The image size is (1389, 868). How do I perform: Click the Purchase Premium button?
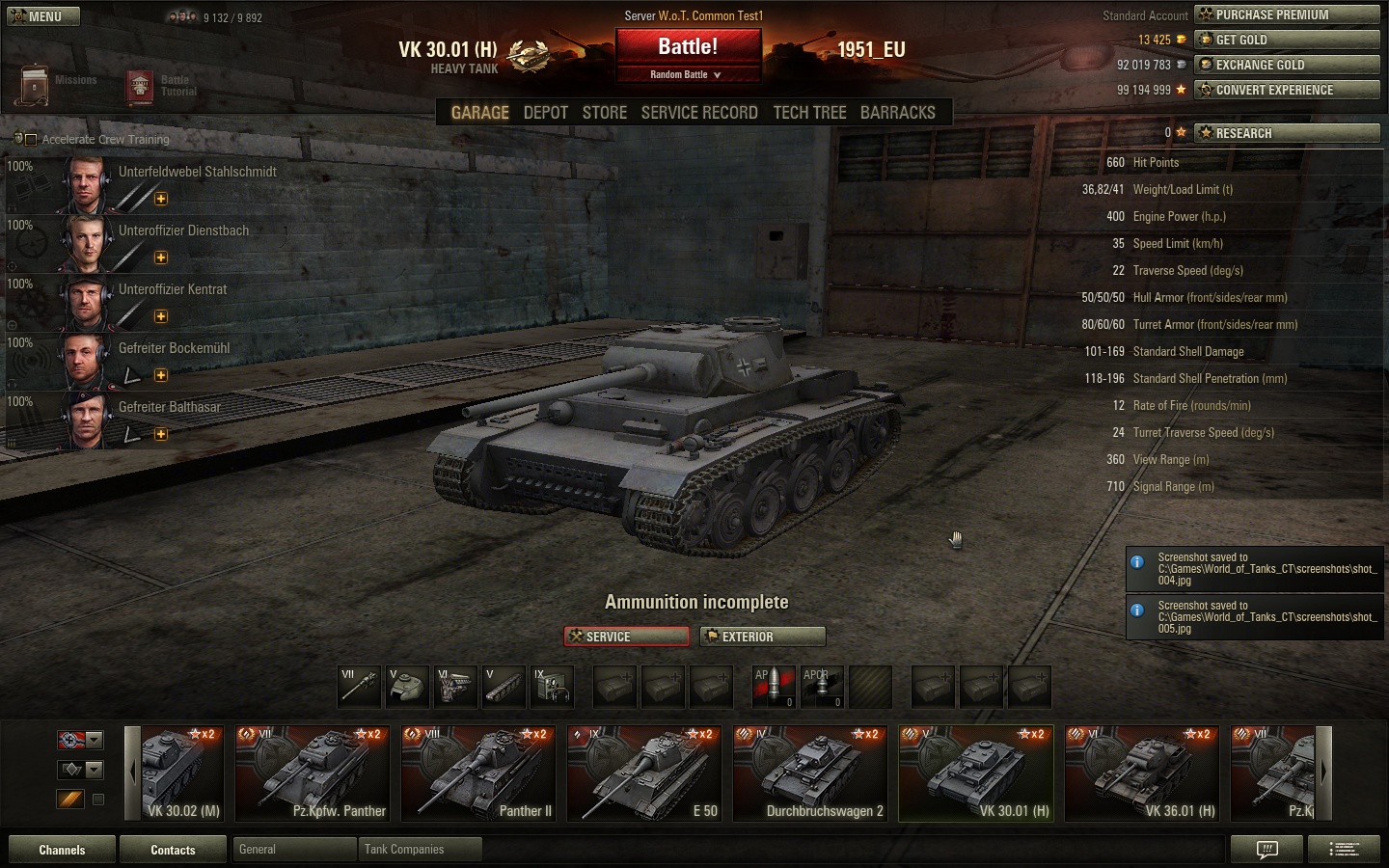click(x=1287, y=14)
